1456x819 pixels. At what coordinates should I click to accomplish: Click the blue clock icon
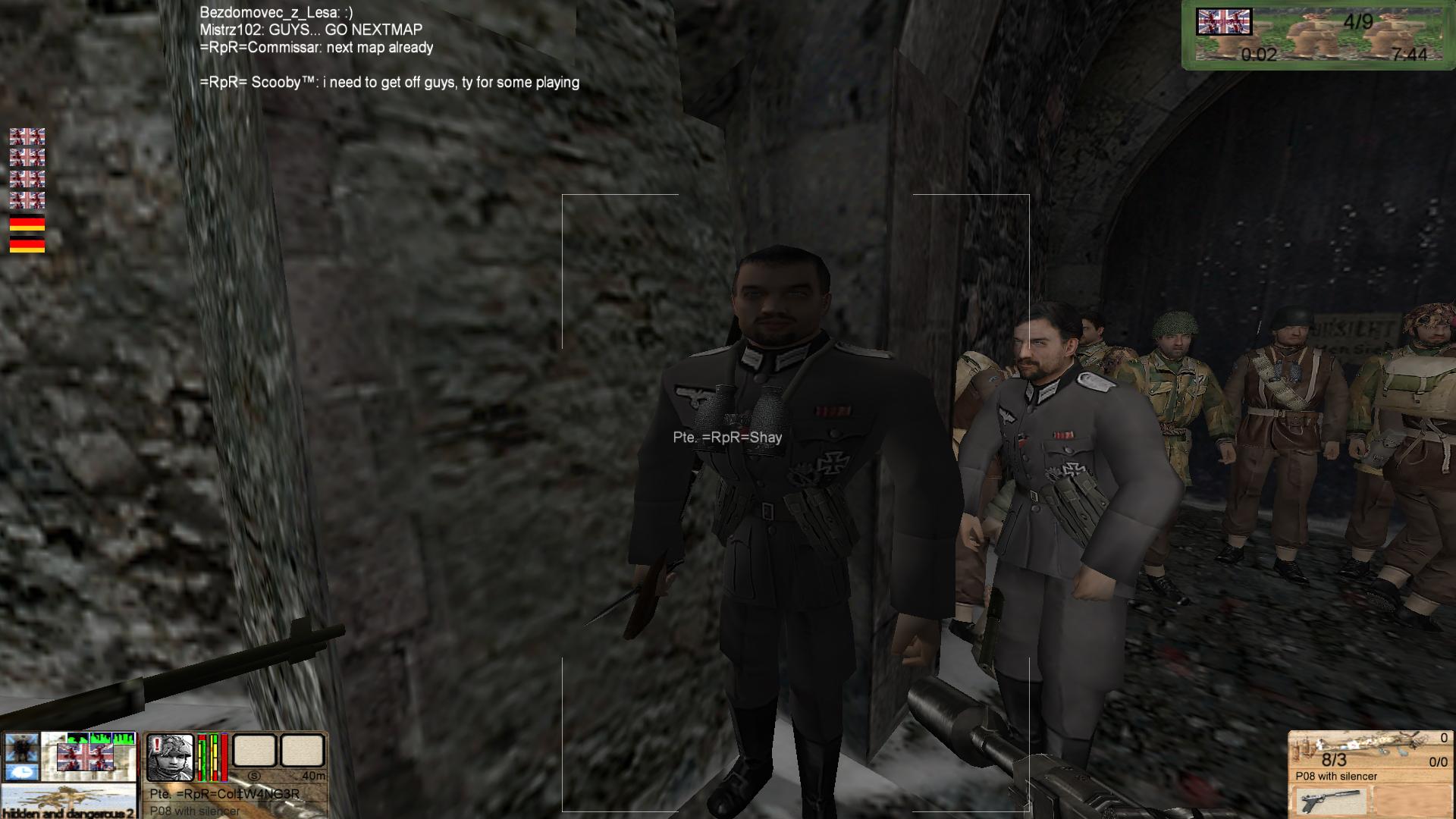click(20, 772)
